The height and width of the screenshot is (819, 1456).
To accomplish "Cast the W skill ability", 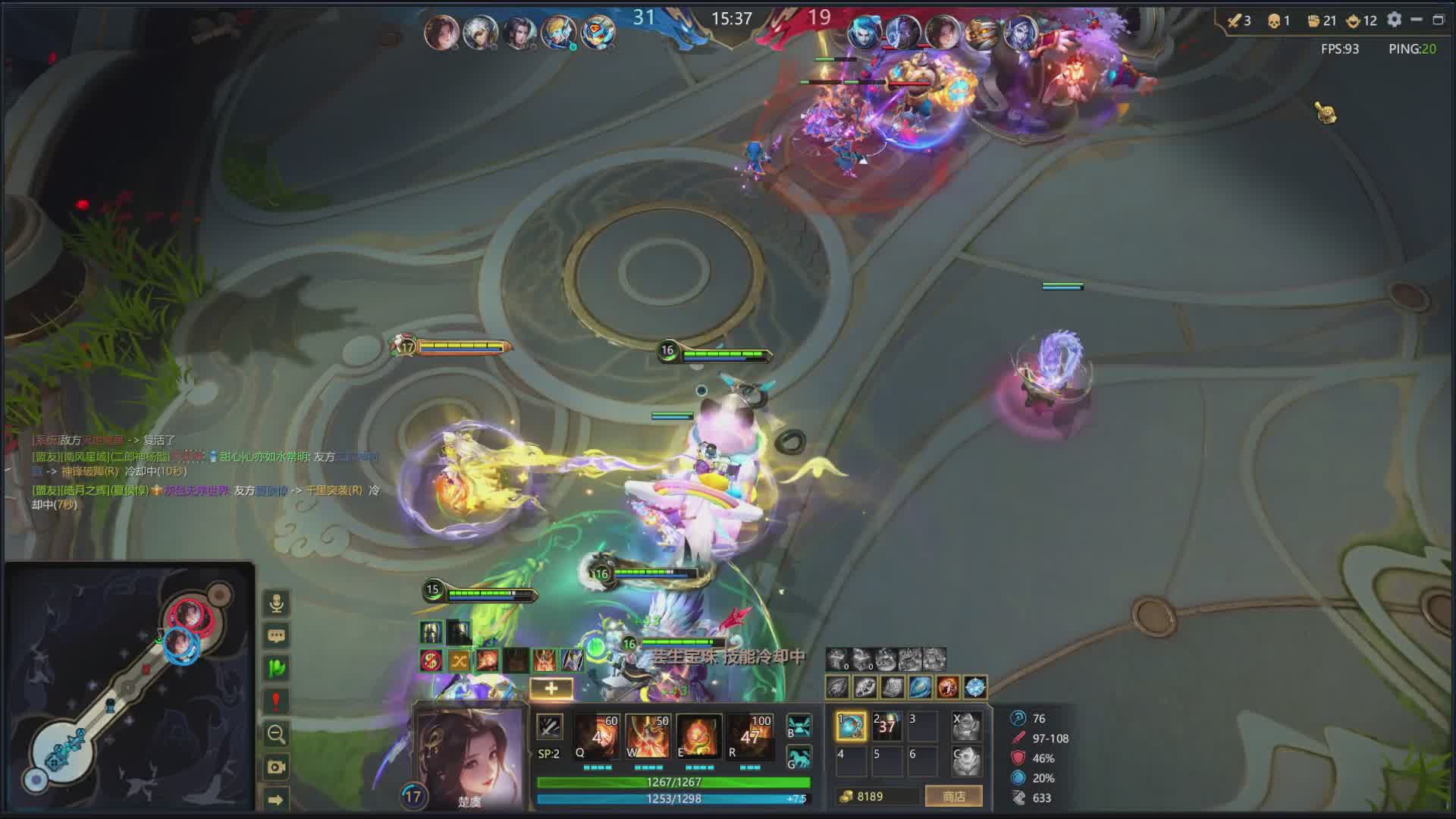I will 648,736.
